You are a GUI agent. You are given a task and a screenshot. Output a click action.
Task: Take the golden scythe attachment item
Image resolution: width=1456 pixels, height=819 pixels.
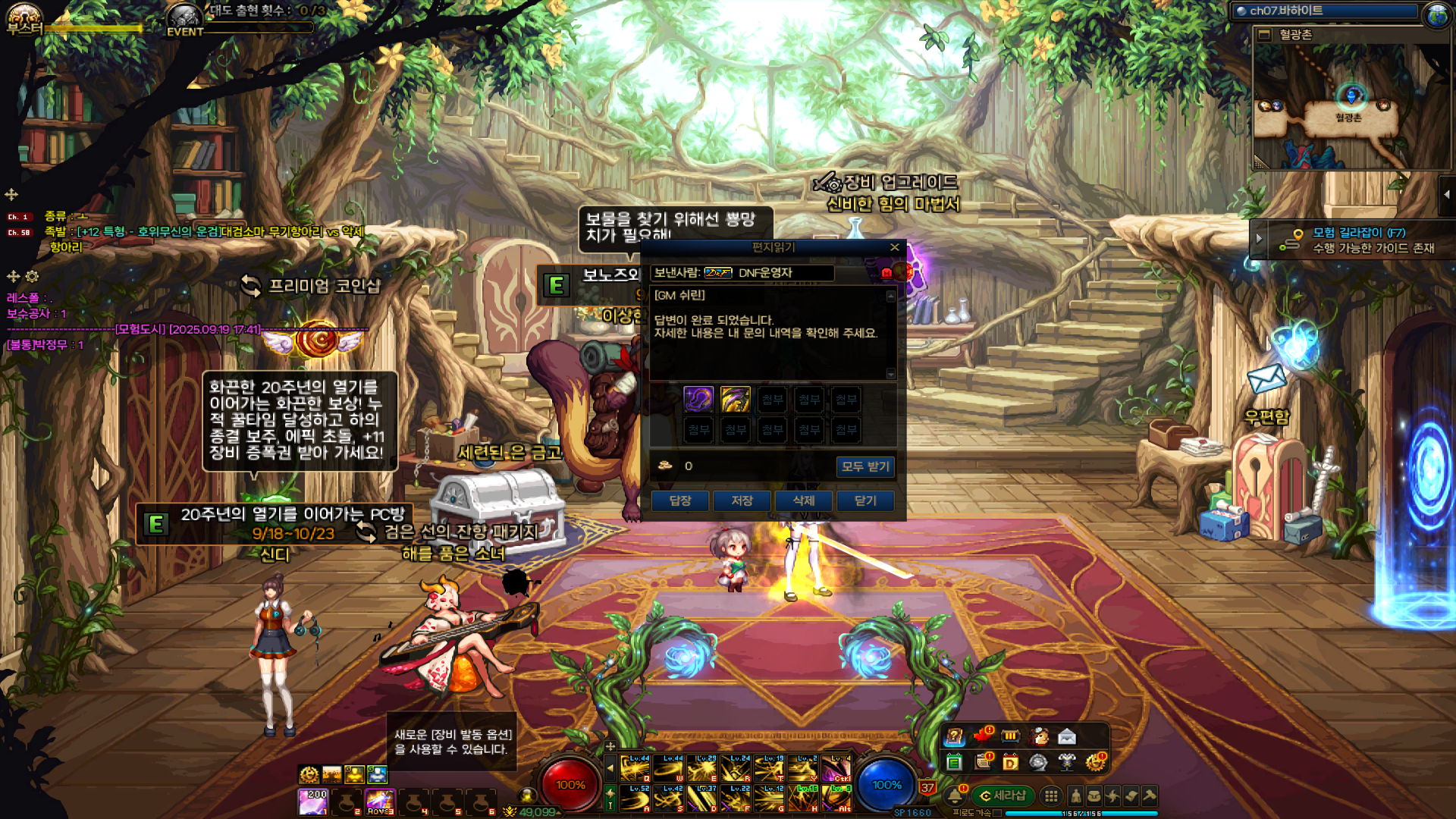735,399
